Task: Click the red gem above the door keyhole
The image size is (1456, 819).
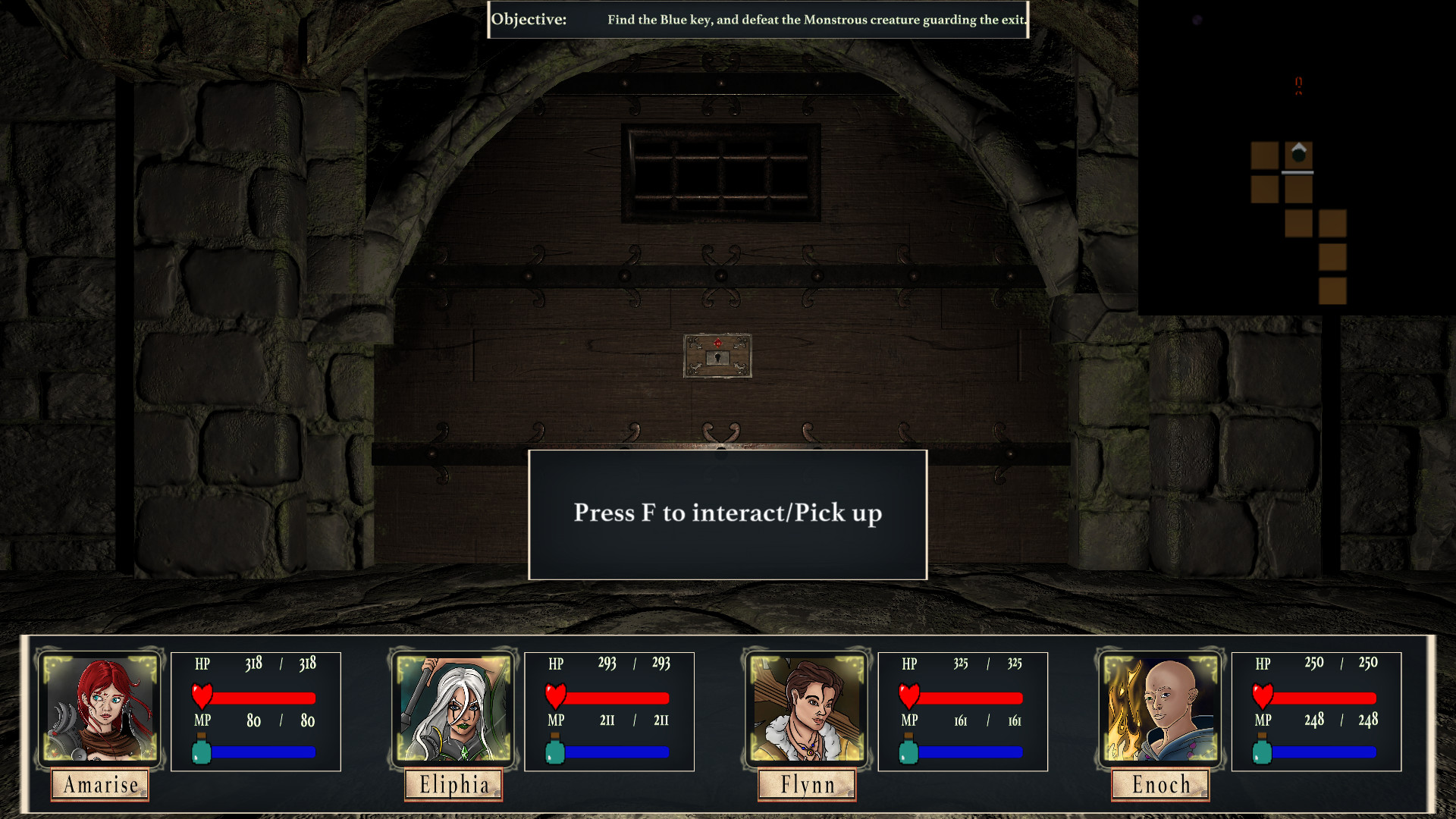Action: click(717, 341)
